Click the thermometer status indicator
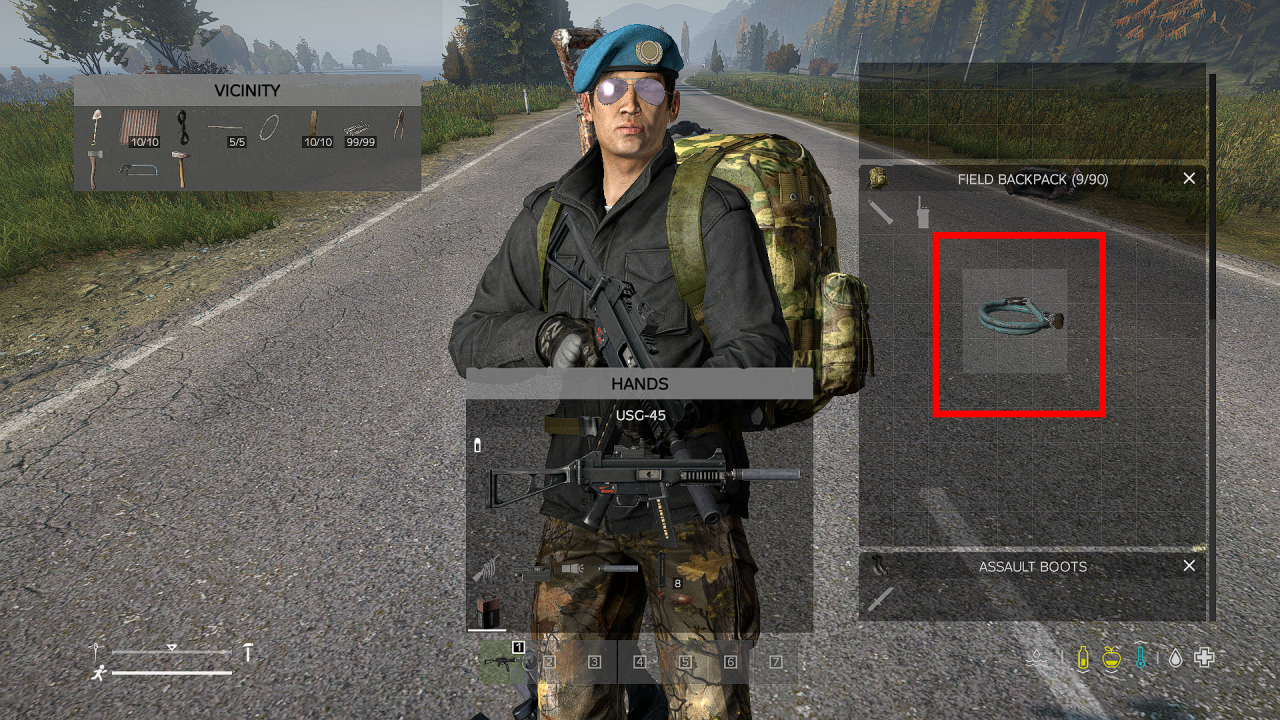Viewport: 1280px width, 720px height. coord(1141,657)
